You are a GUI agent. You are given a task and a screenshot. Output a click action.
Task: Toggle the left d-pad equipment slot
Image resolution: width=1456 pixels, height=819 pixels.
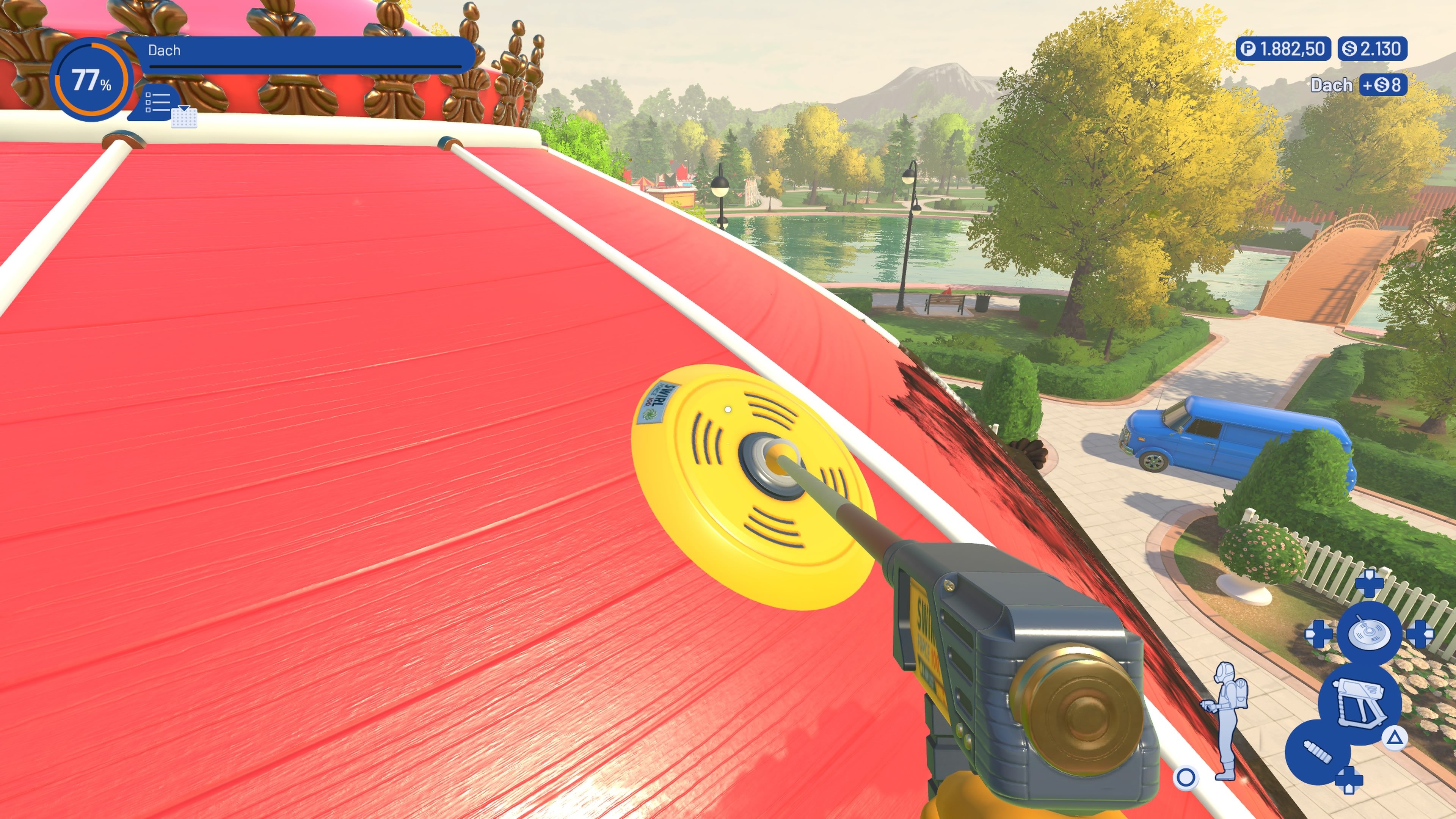tap(1319, 634)
